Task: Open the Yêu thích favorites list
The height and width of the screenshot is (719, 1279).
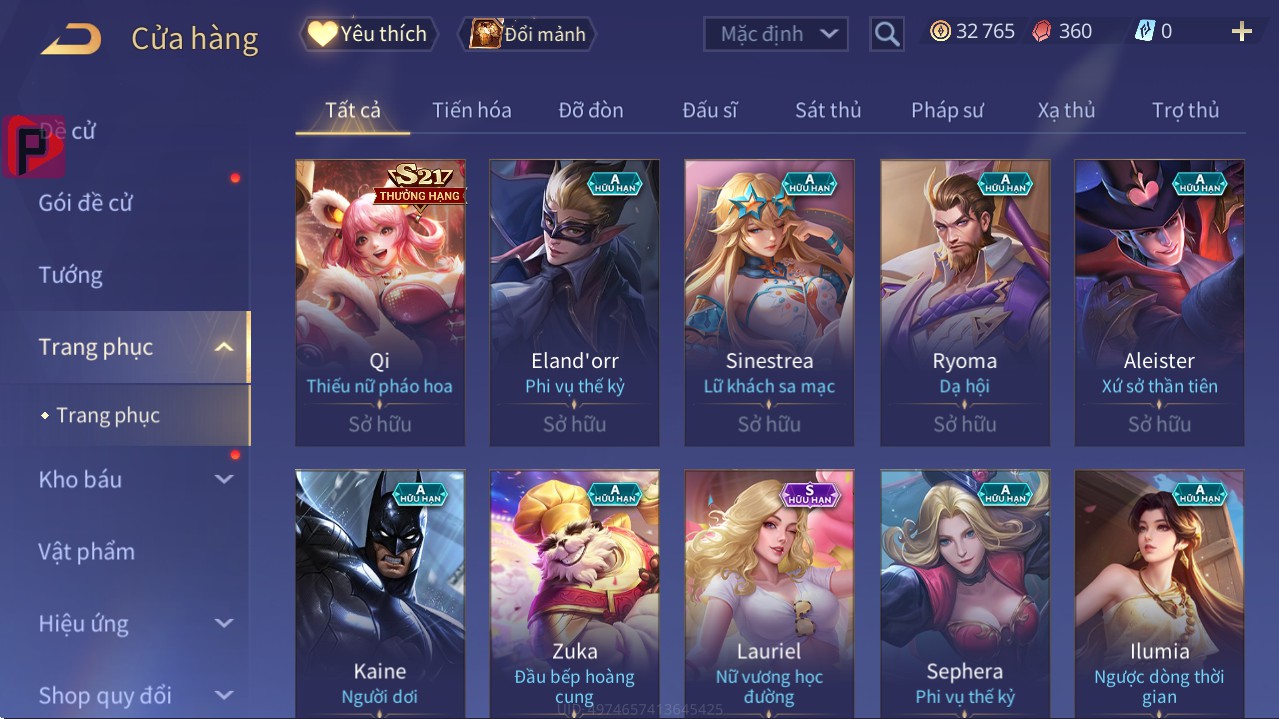Action: 367,34
